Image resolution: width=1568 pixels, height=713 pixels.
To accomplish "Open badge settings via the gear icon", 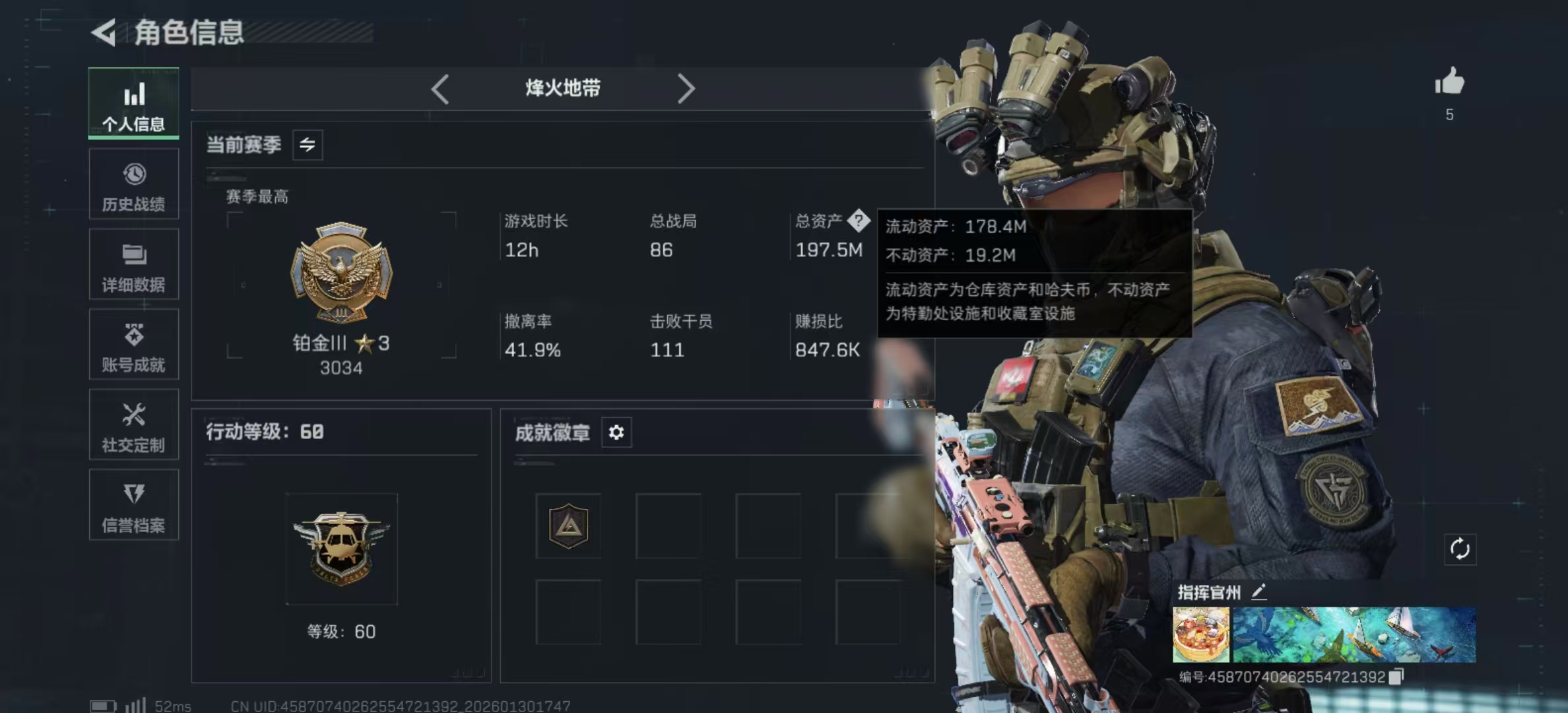I will point(616,433).
